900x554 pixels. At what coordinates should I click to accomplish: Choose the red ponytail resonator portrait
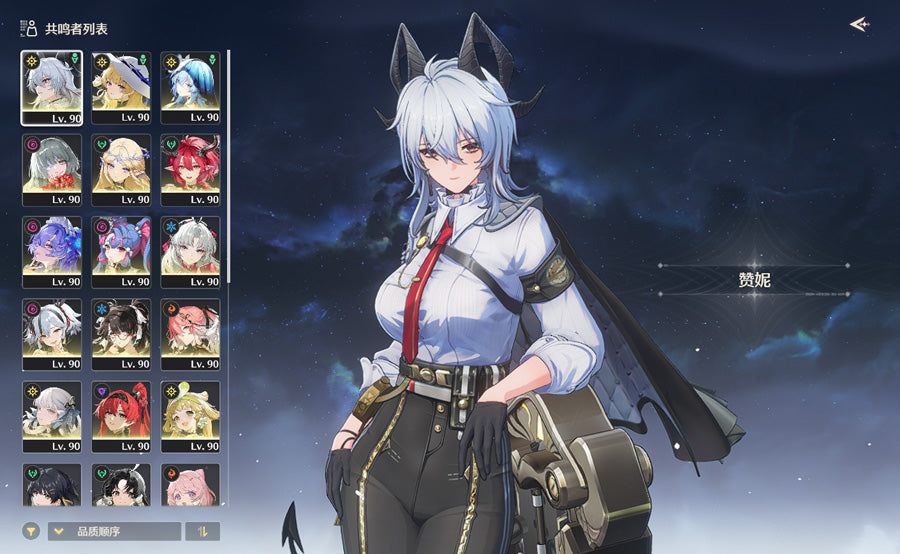pyautogui.click(x=121, y=416)
